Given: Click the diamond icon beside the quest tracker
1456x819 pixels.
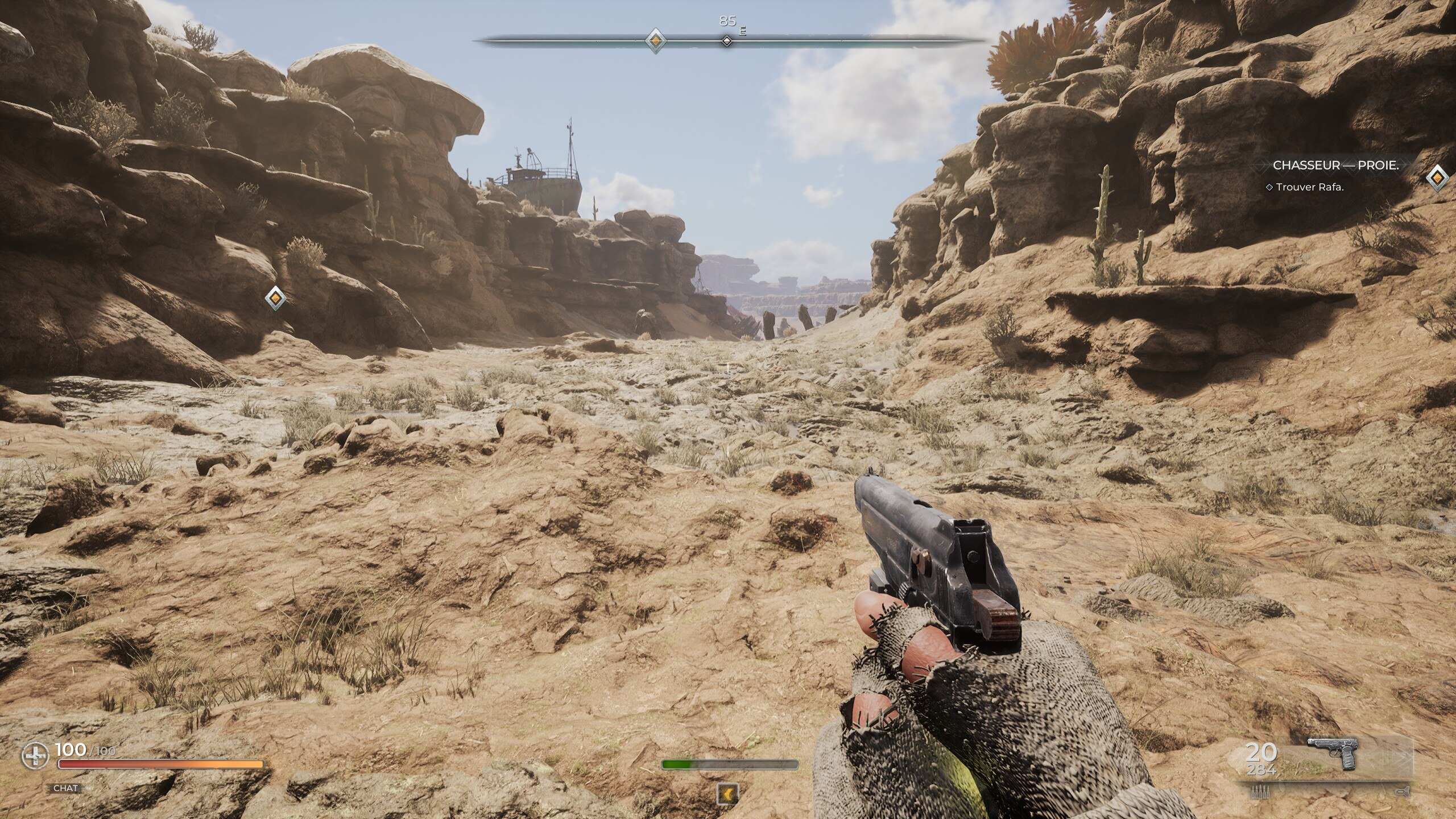Looking at the screenshot, I should [x=1437, y=178].
